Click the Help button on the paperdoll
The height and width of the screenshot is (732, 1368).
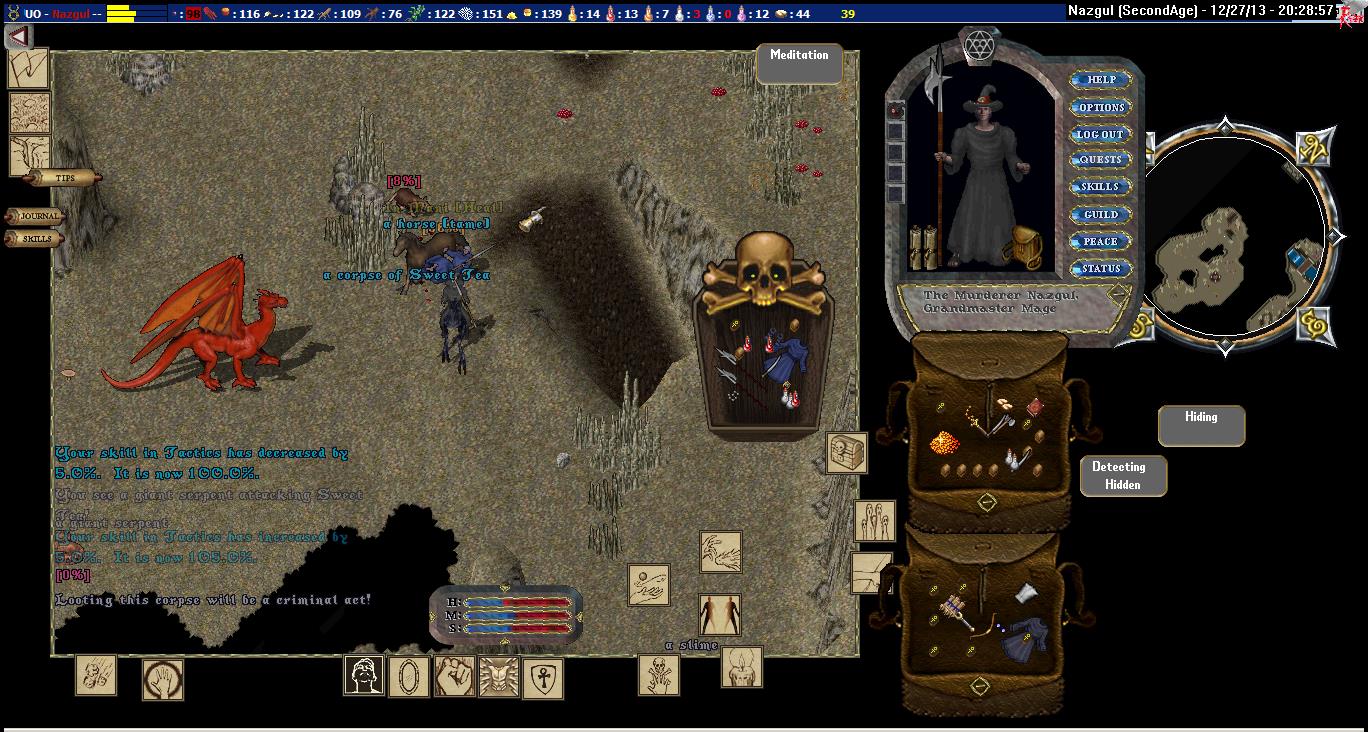pos(1101,80)
